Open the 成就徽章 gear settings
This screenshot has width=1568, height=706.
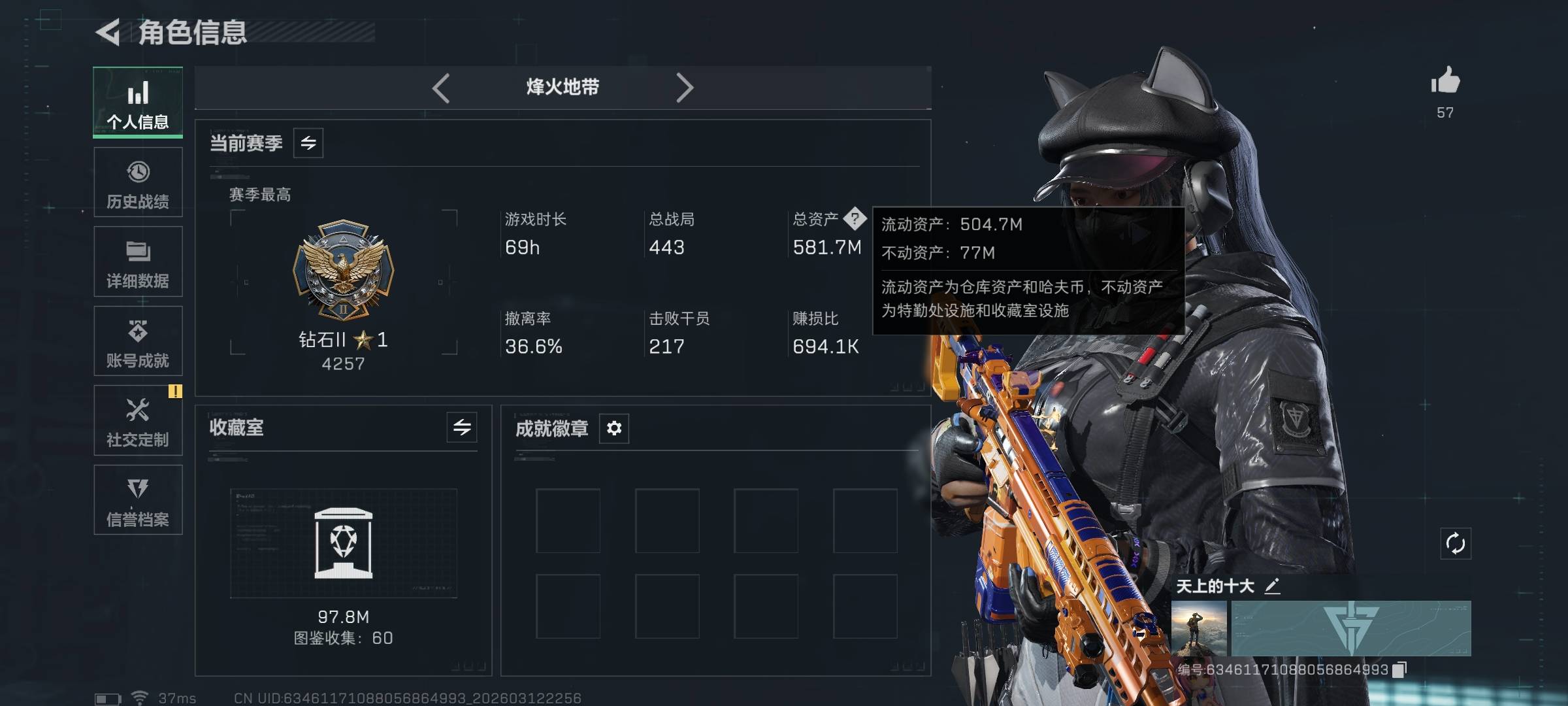tap(614, 428)
